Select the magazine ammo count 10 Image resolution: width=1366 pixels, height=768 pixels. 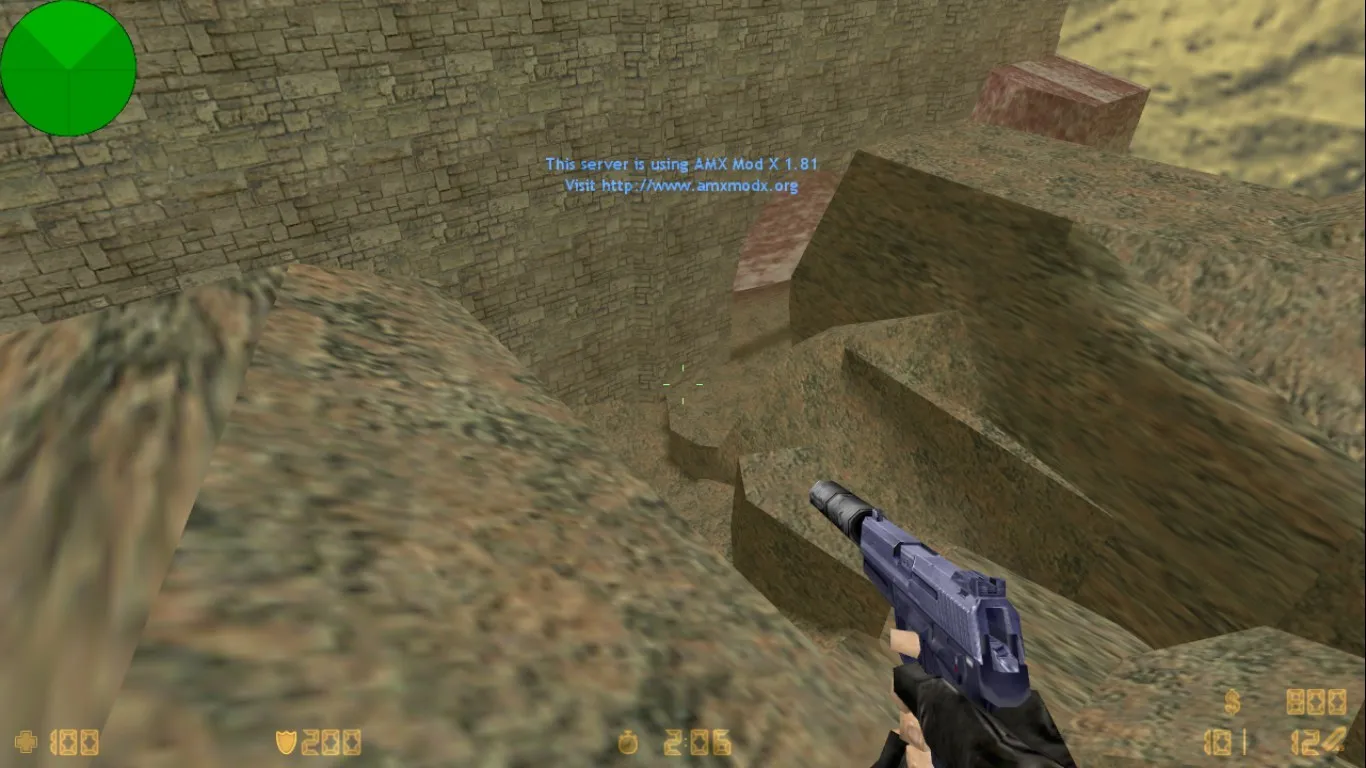1220,742
